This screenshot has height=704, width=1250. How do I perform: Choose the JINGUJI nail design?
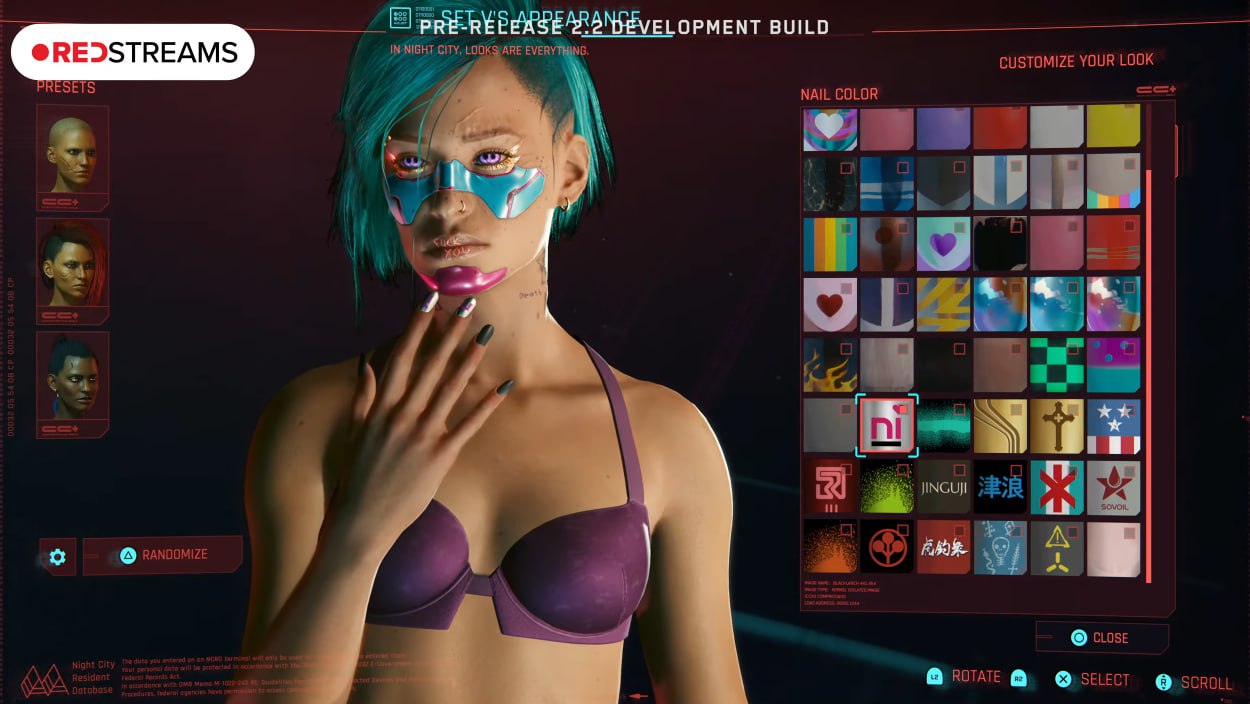pyautogui.click(x=943, y=487)
